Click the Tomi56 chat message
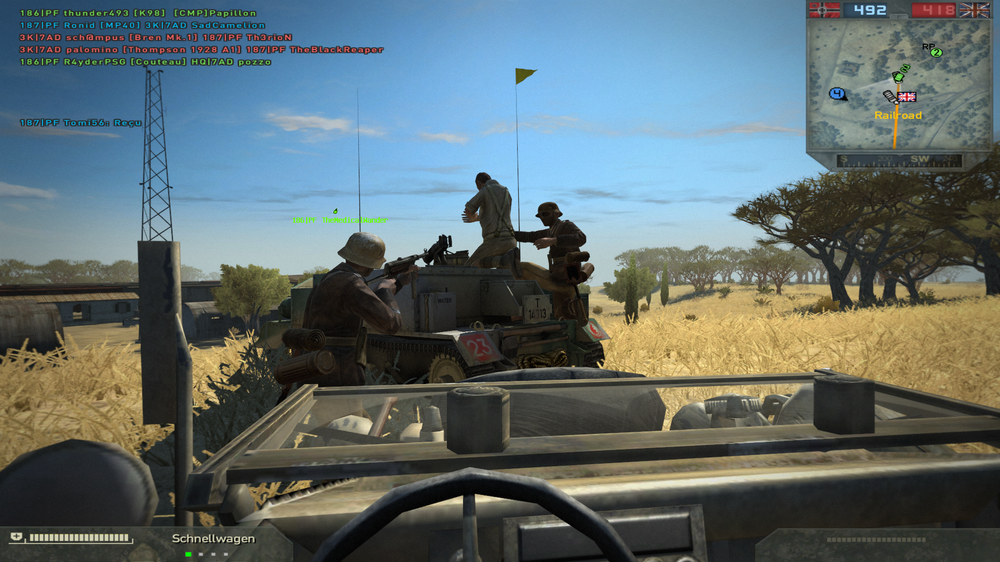 point(81,123)
